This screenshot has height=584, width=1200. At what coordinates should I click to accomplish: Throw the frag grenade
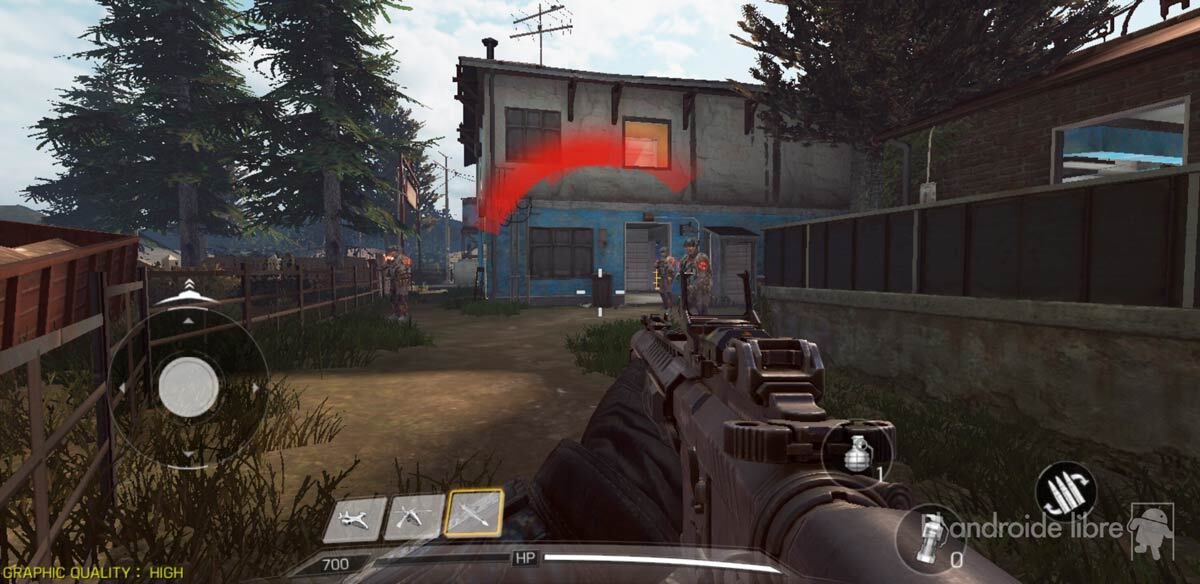coord(857,451)
